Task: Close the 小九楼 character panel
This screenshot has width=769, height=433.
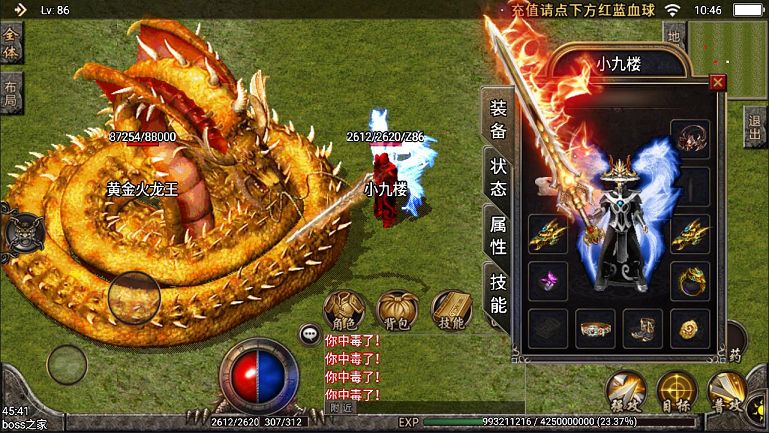Action: point(717,83)
